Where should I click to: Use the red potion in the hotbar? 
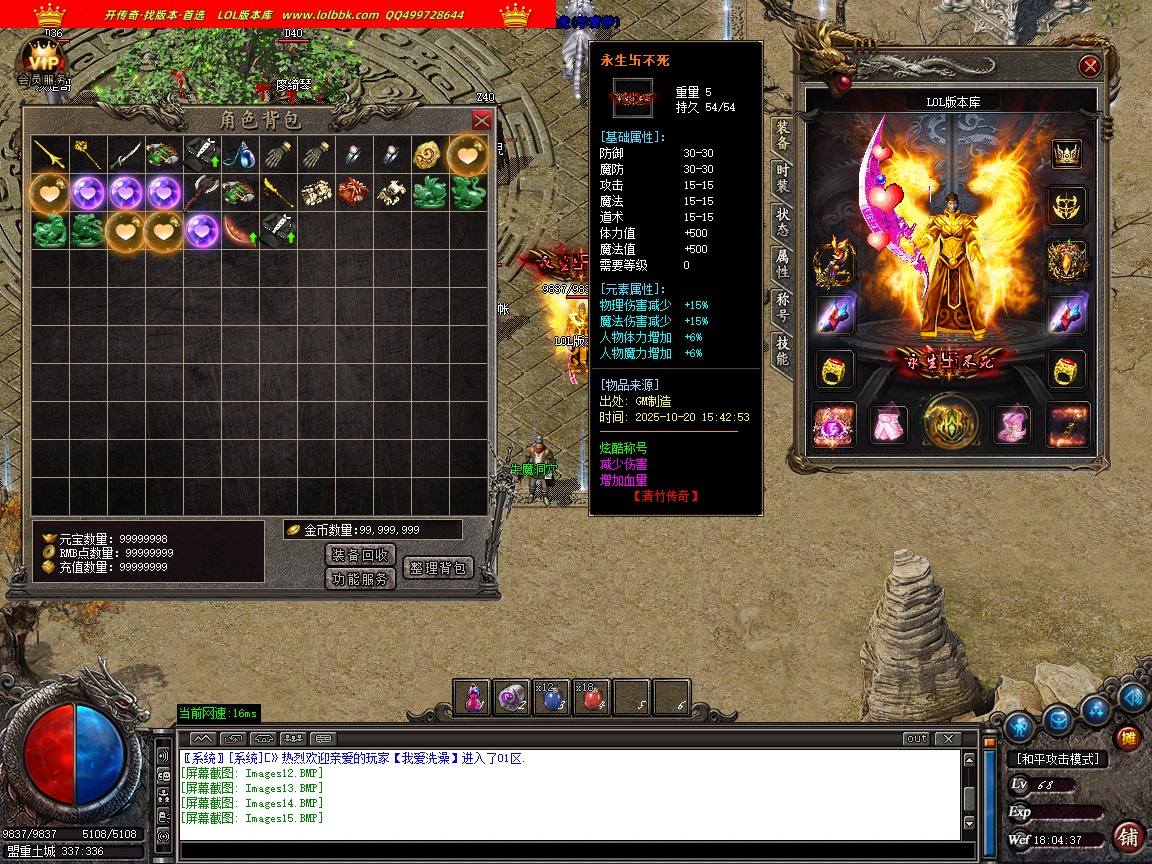pos(594,699)
